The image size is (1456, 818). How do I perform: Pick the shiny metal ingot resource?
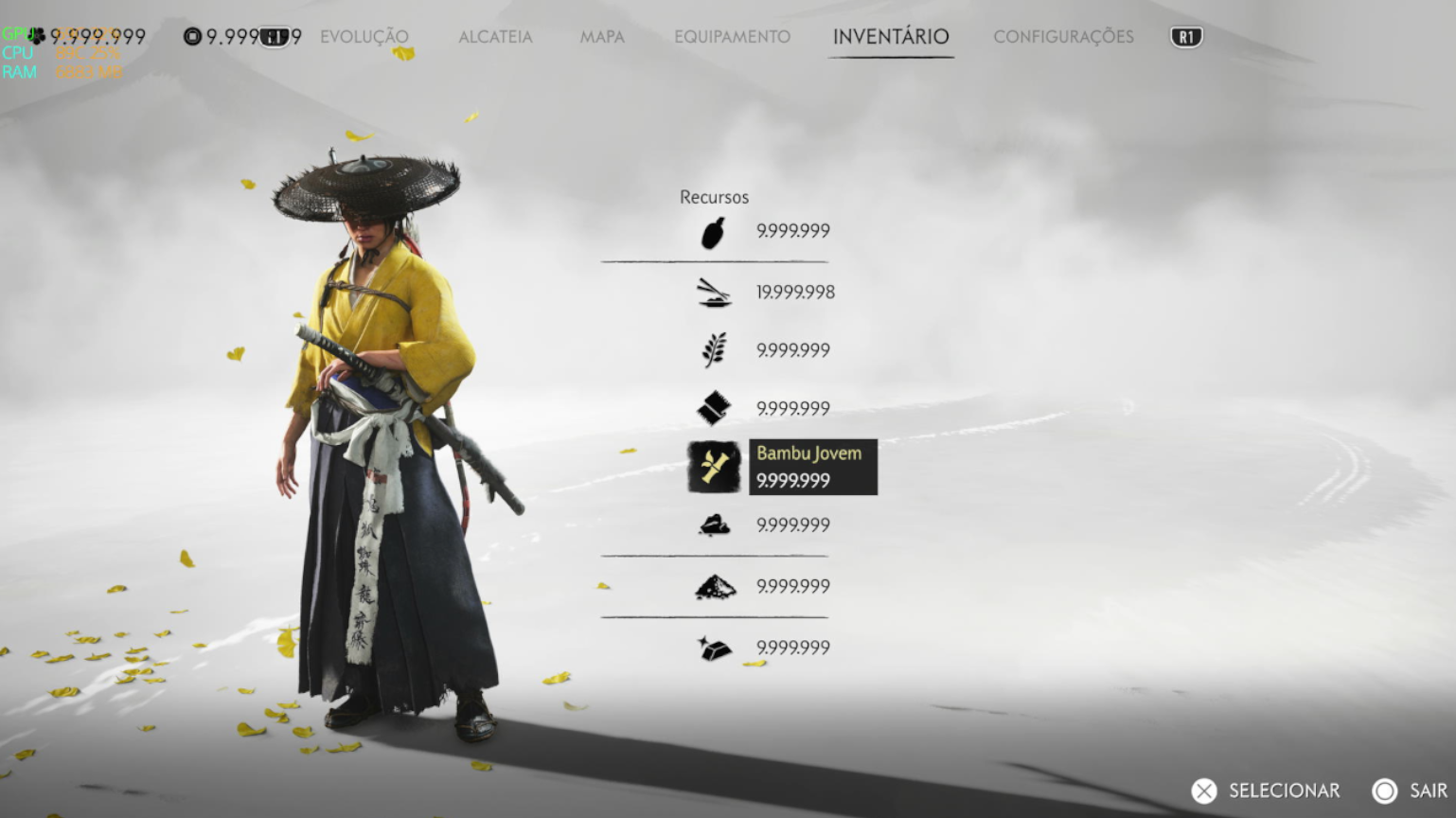click(x=714, y=649)
